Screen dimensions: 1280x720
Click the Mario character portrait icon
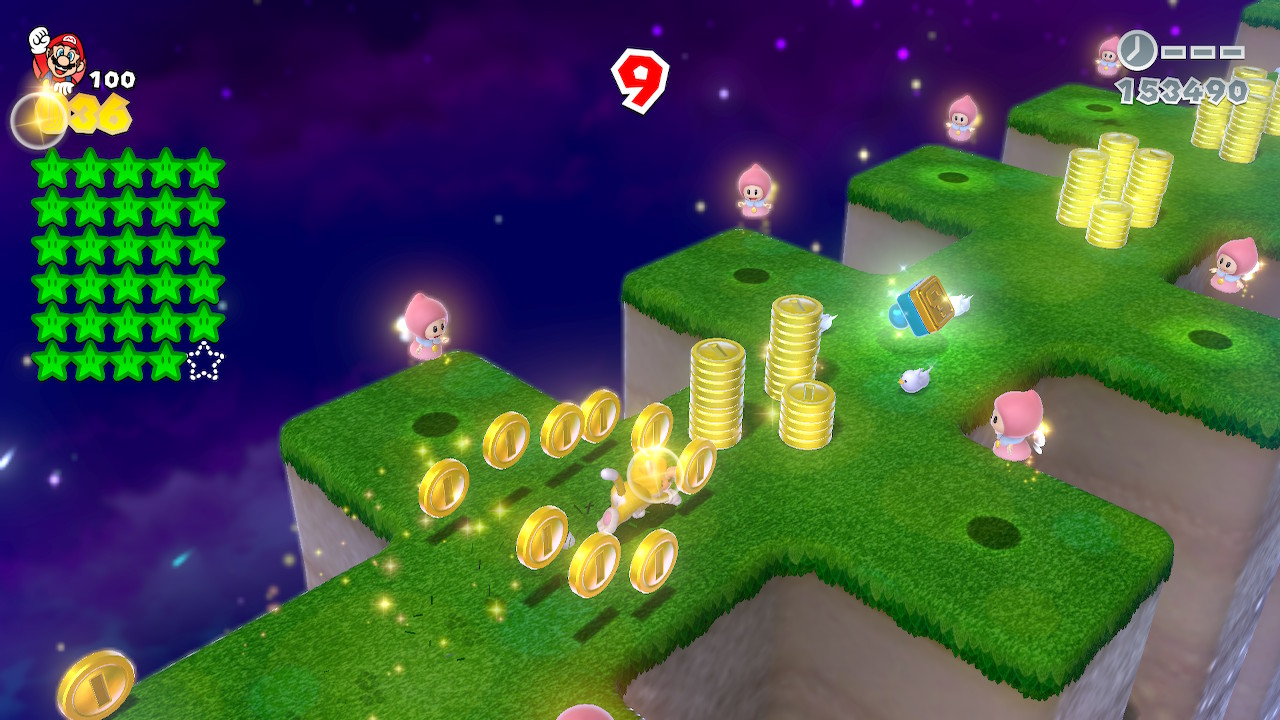(x=58, y=56)
